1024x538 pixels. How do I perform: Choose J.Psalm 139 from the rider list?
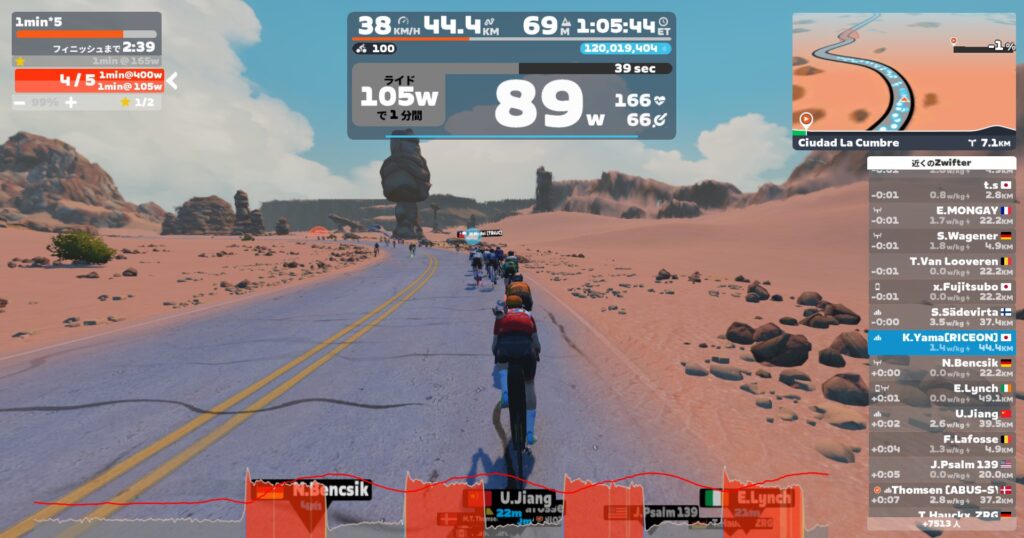[x=941, y=469]
